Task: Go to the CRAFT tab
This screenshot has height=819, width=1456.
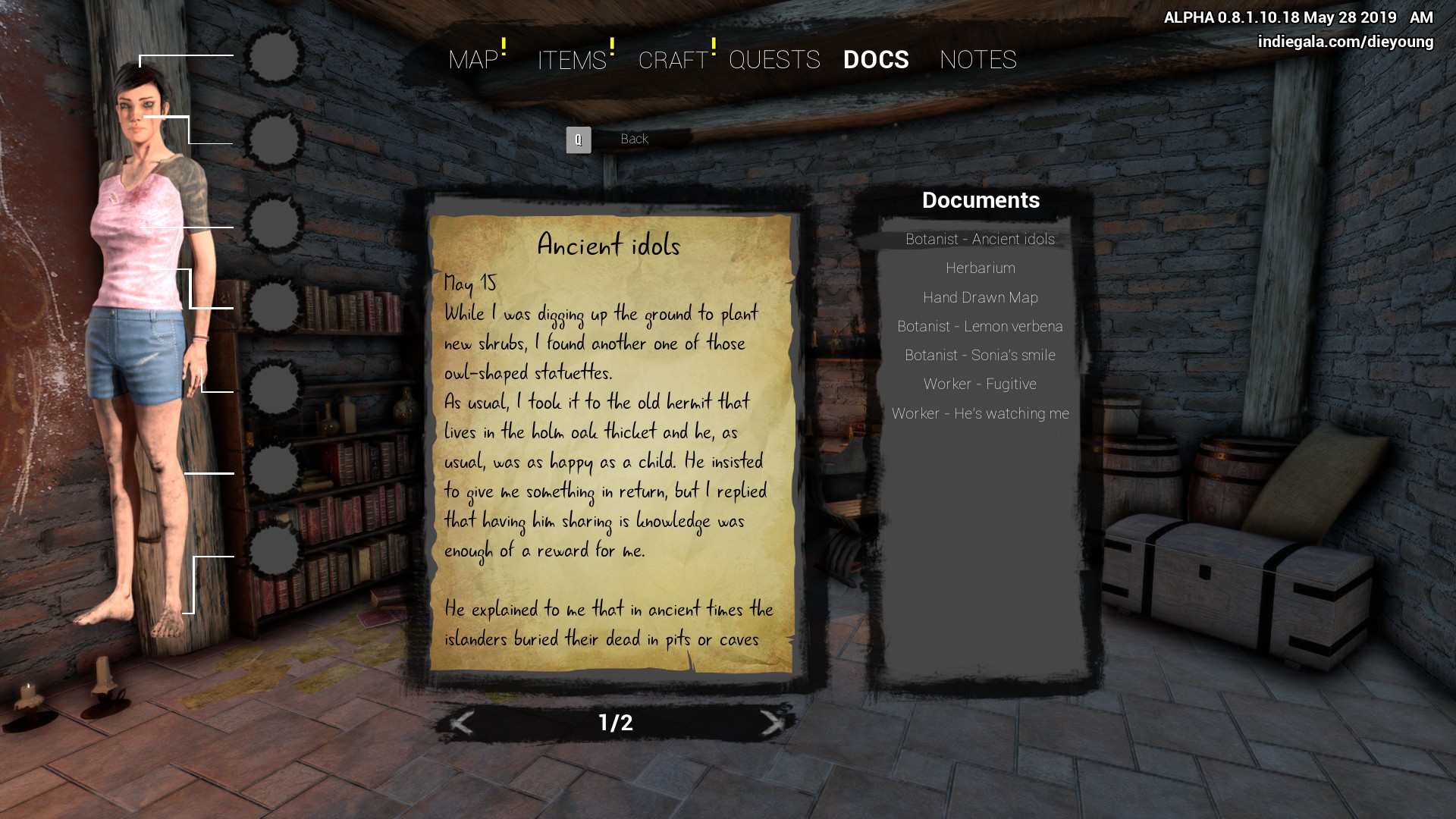Action: point(673,60)
